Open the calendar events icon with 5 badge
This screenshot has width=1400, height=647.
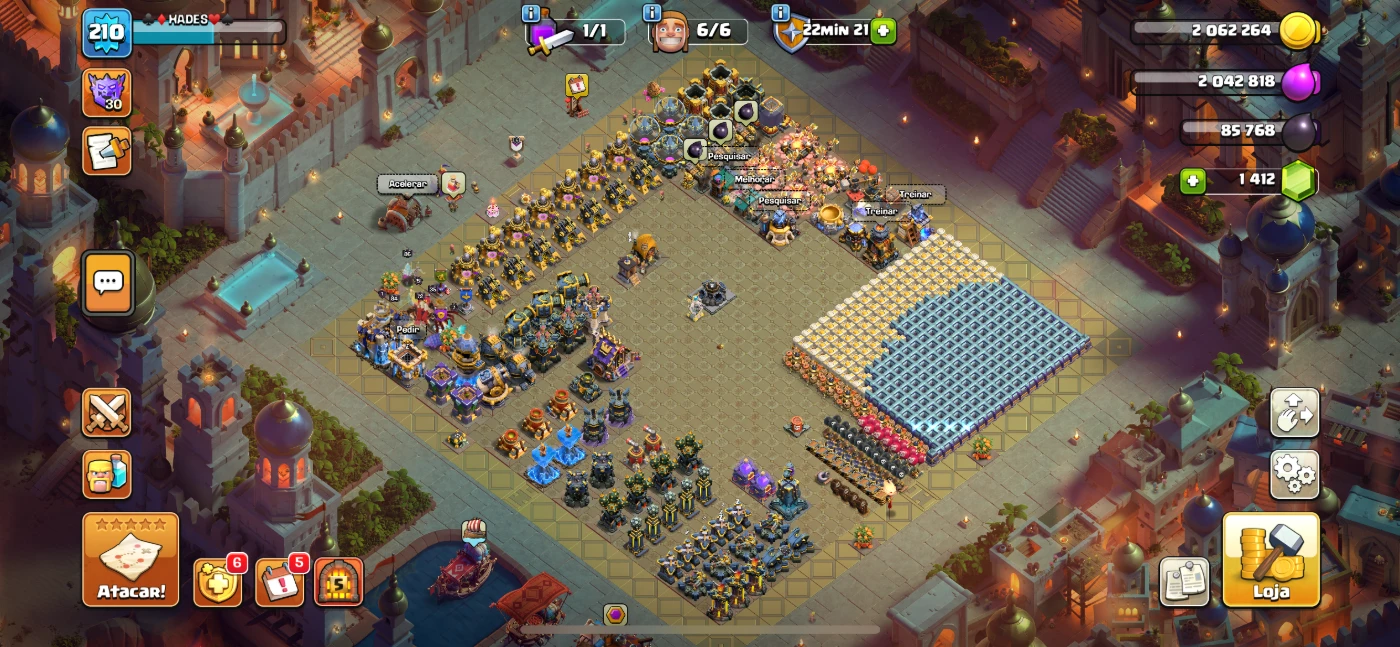[279, 582]
